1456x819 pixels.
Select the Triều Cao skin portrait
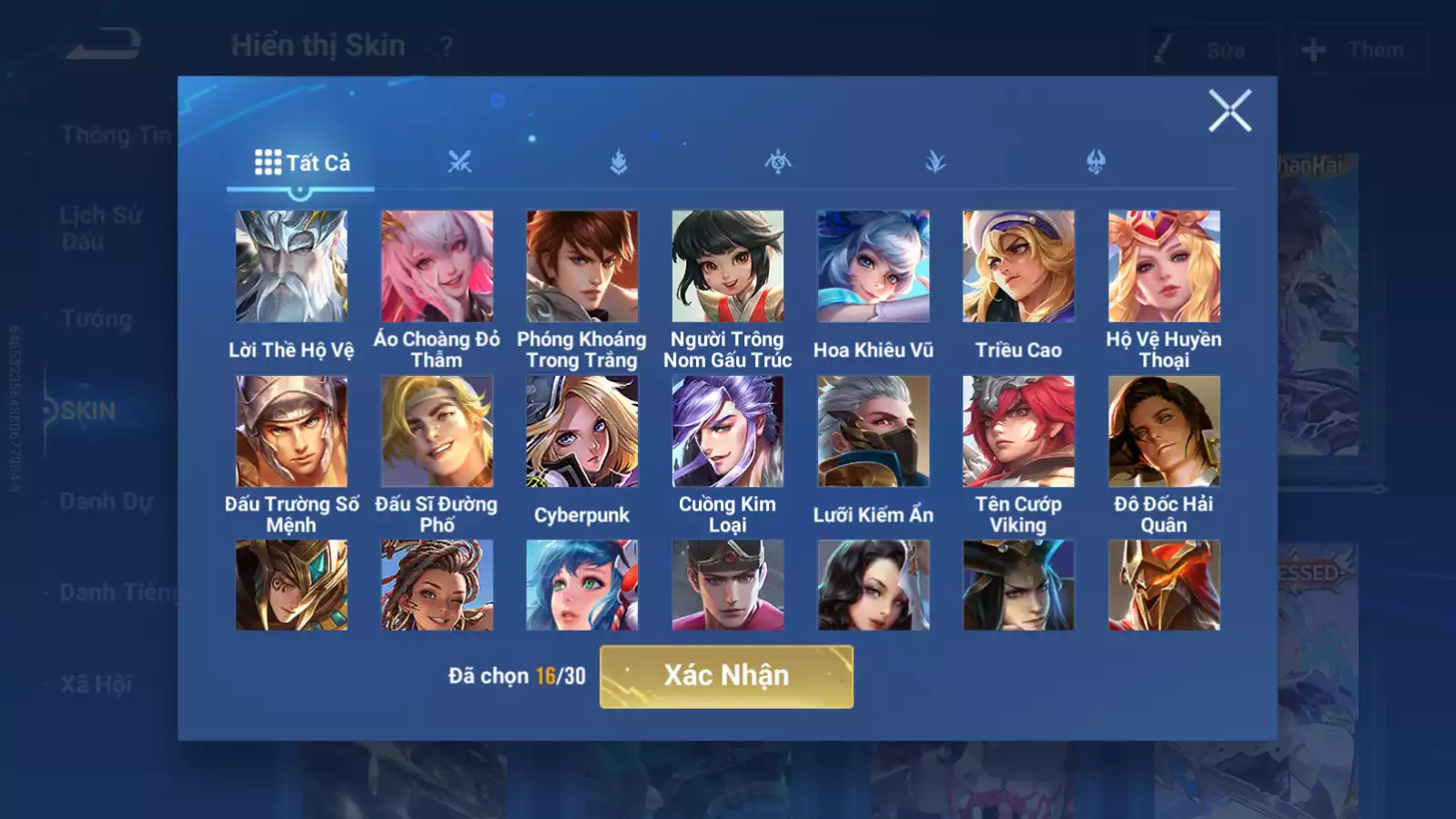point(1018,267)
